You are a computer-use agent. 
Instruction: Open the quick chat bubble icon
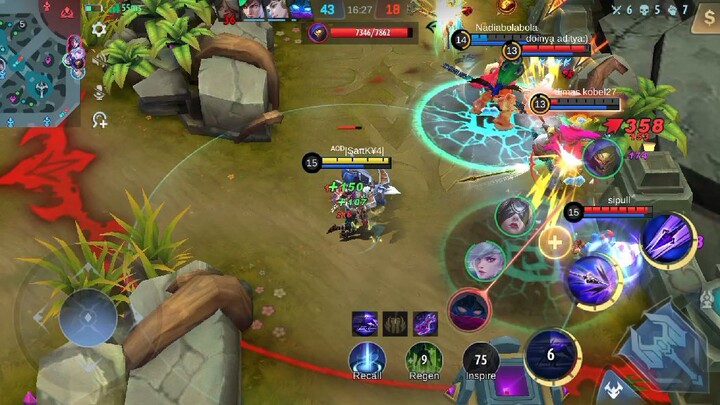click(99, 120)
